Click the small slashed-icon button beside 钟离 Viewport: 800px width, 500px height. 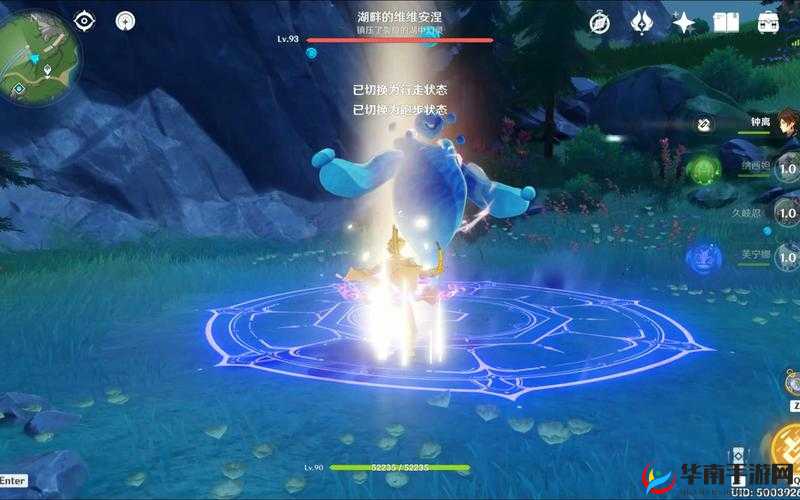click(705, 125)
